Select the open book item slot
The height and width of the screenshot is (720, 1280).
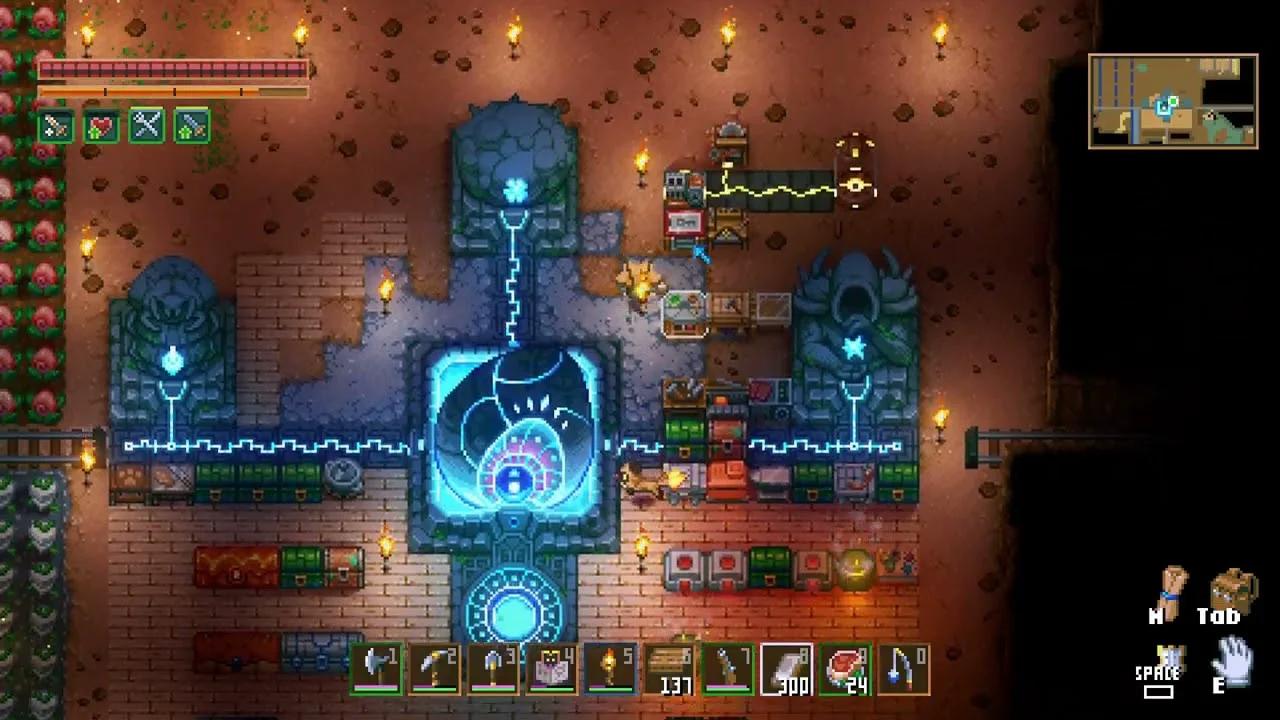pos(552,669)
